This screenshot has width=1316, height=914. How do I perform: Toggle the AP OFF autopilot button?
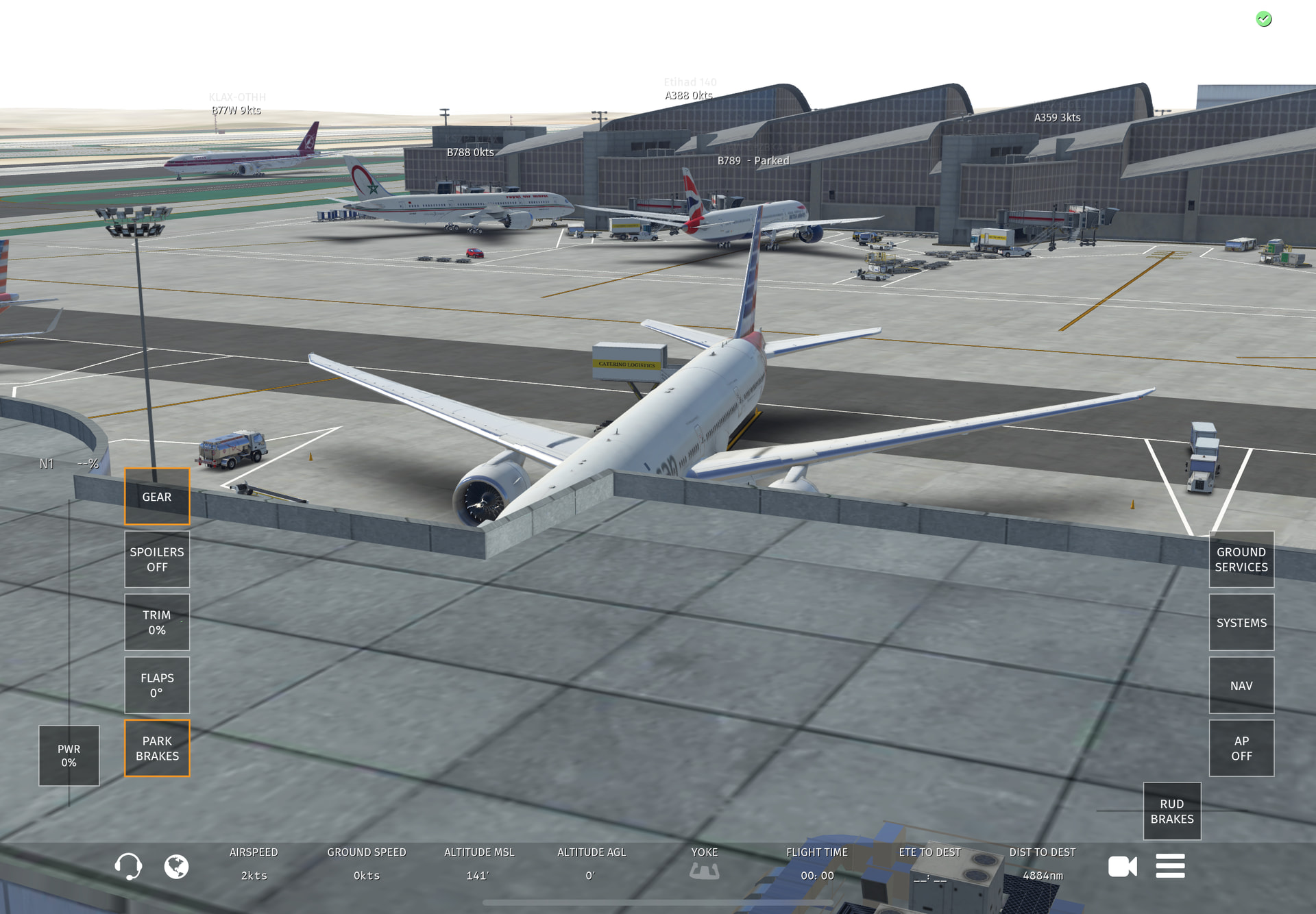click(1241, 748)
